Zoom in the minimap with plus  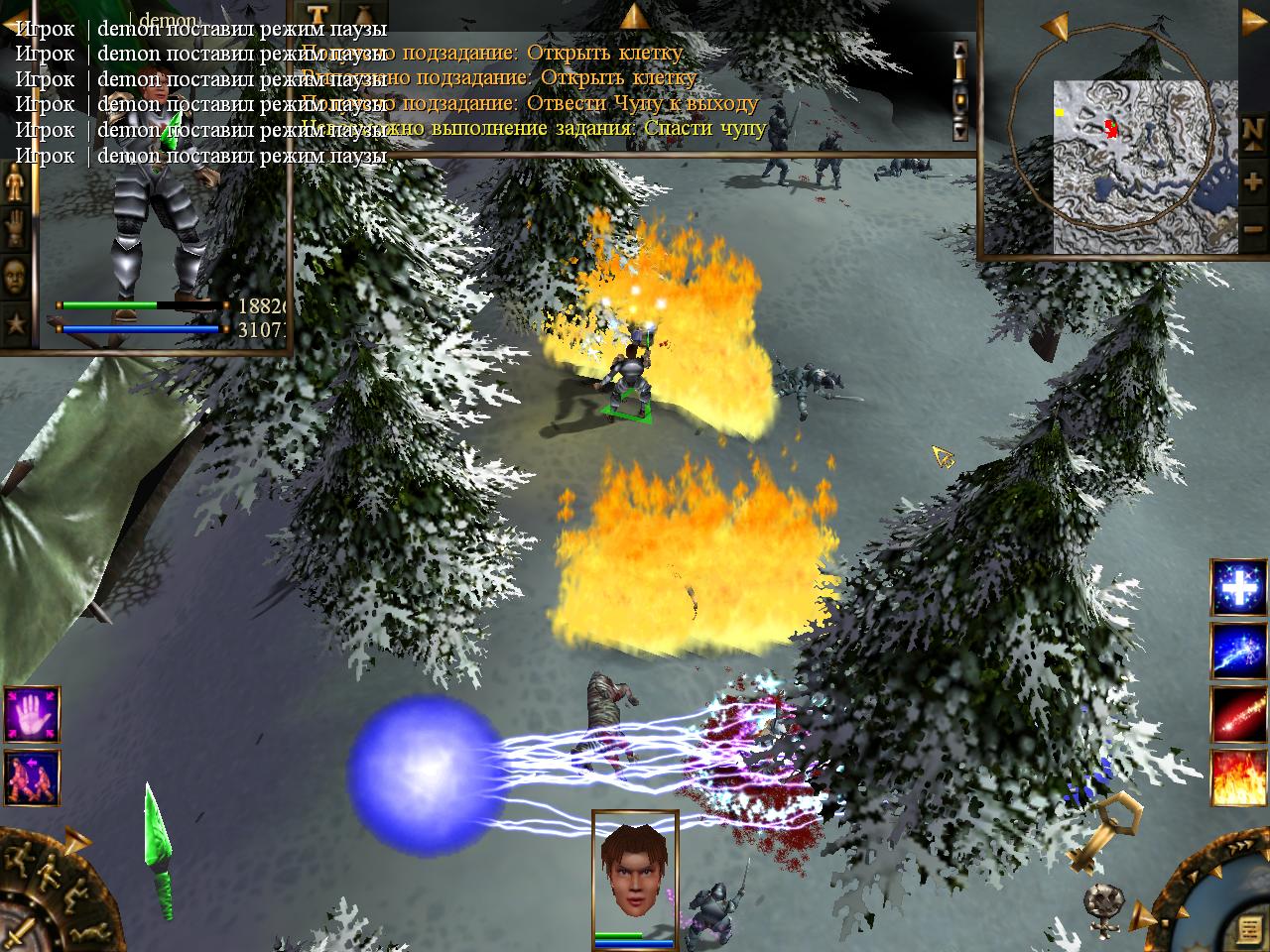tap(1252, 182)
